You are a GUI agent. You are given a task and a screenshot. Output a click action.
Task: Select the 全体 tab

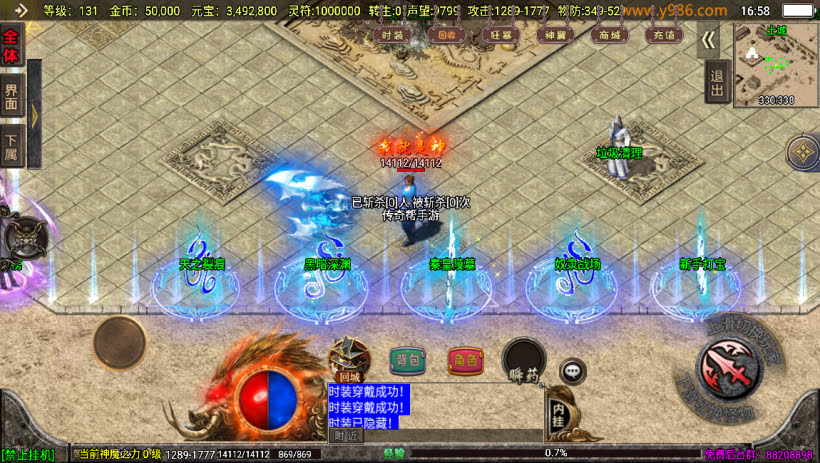click(11, 45)
